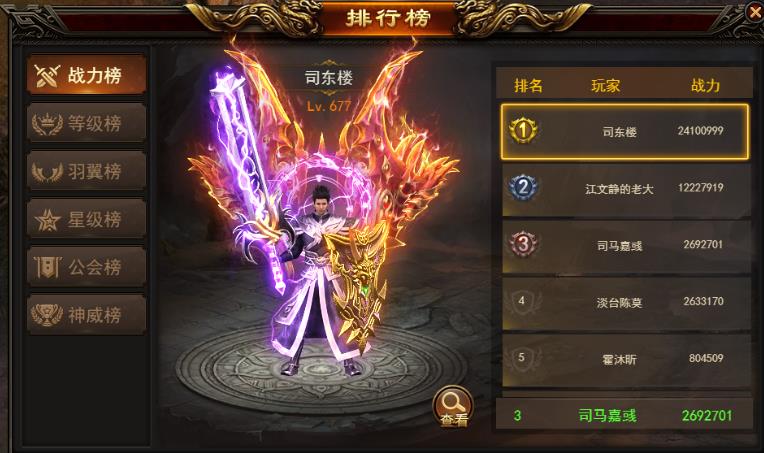Open the 神威榜 tab
This screenshot has height=453, width=764.
(x=86, y=315)
